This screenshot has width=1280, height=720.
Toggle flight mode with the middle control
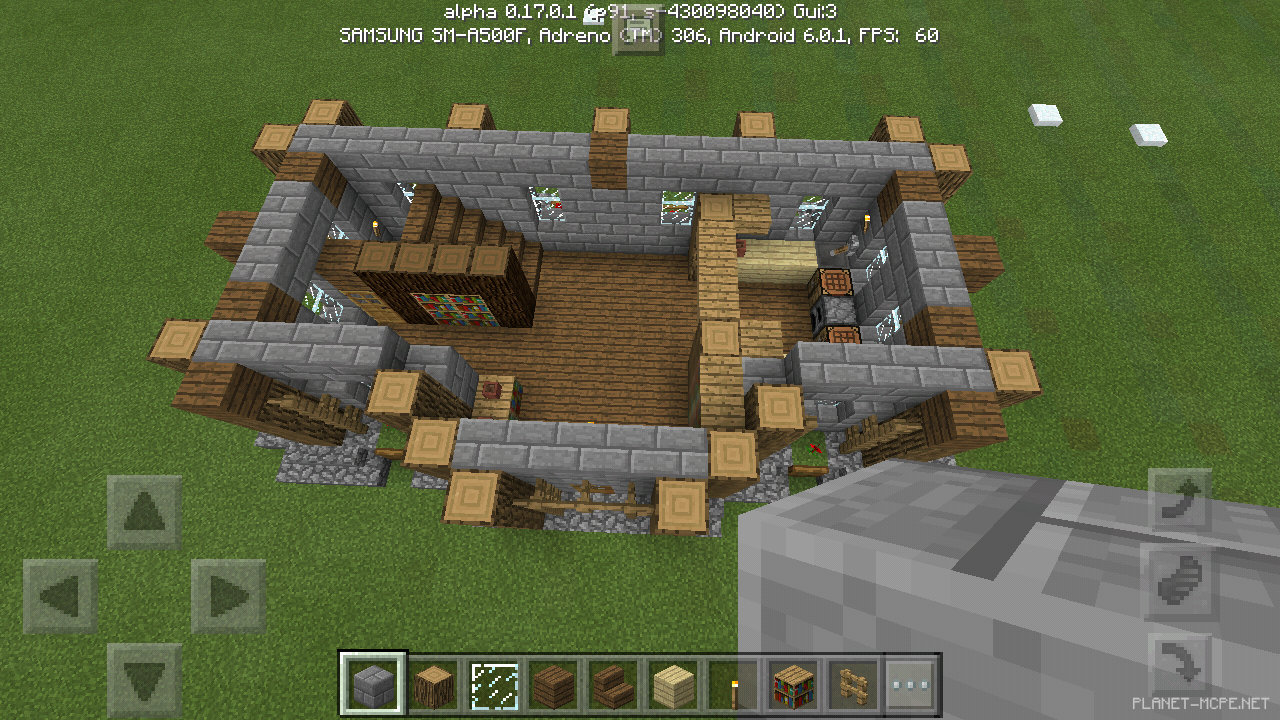tap(1180, 580)
